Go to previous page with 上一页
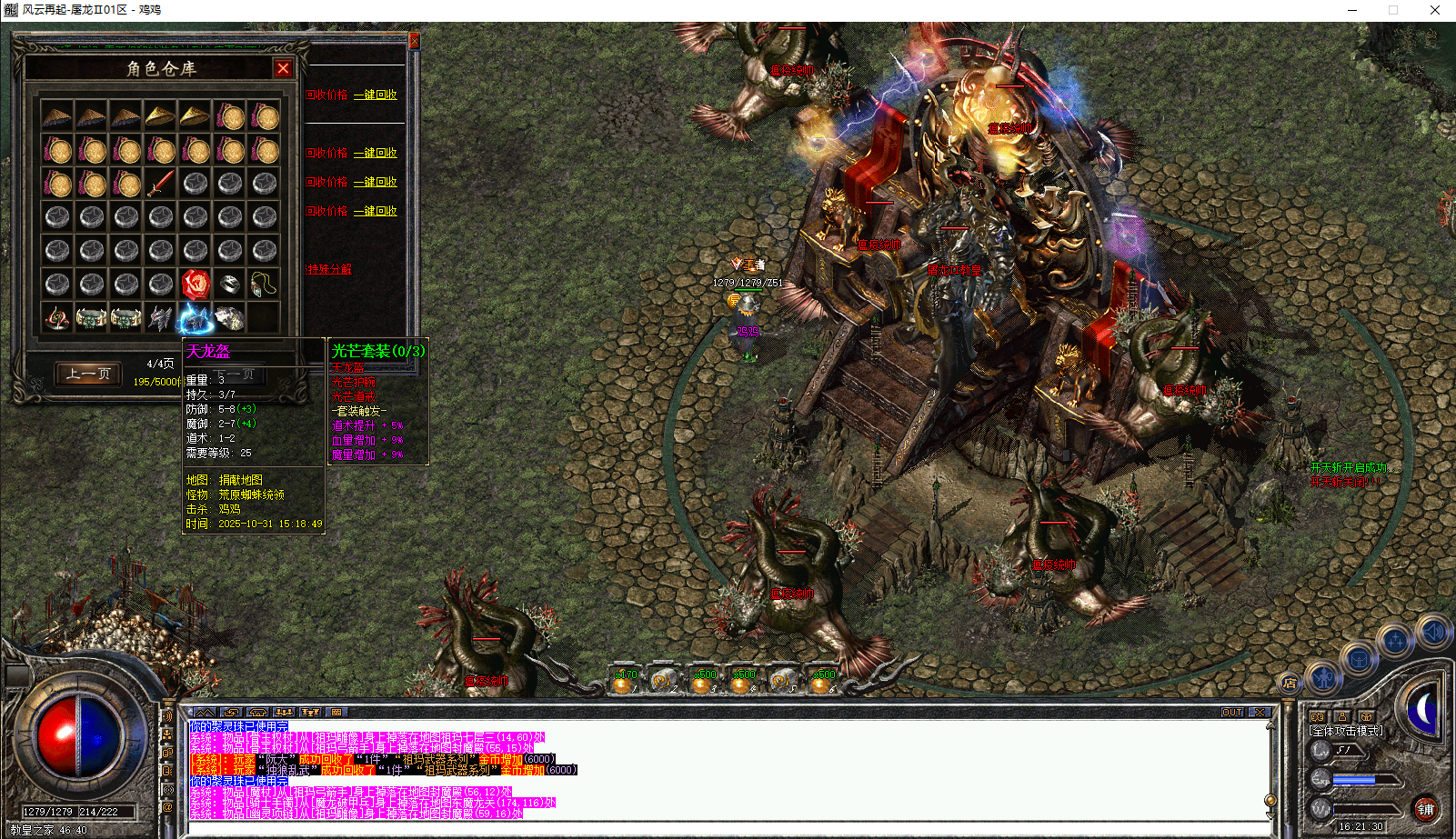Image resolution: width=1456 pixels, height=839 pixels. pyautogui.click(x=88, y=374)
